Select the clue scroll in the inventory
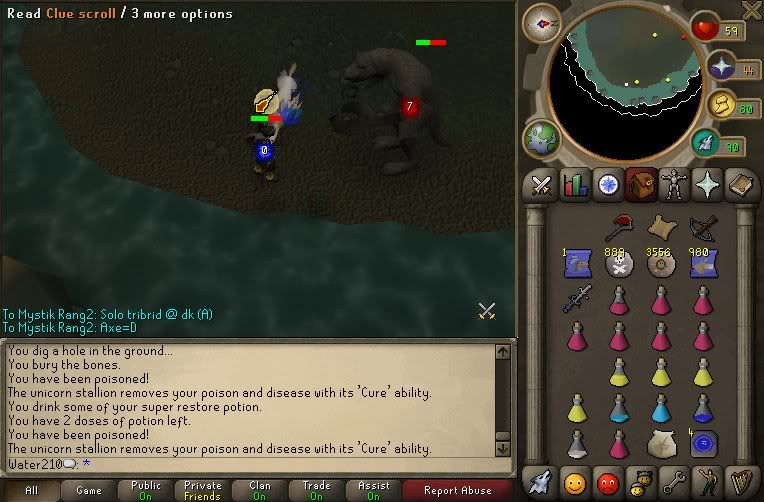 click(659, 226)
